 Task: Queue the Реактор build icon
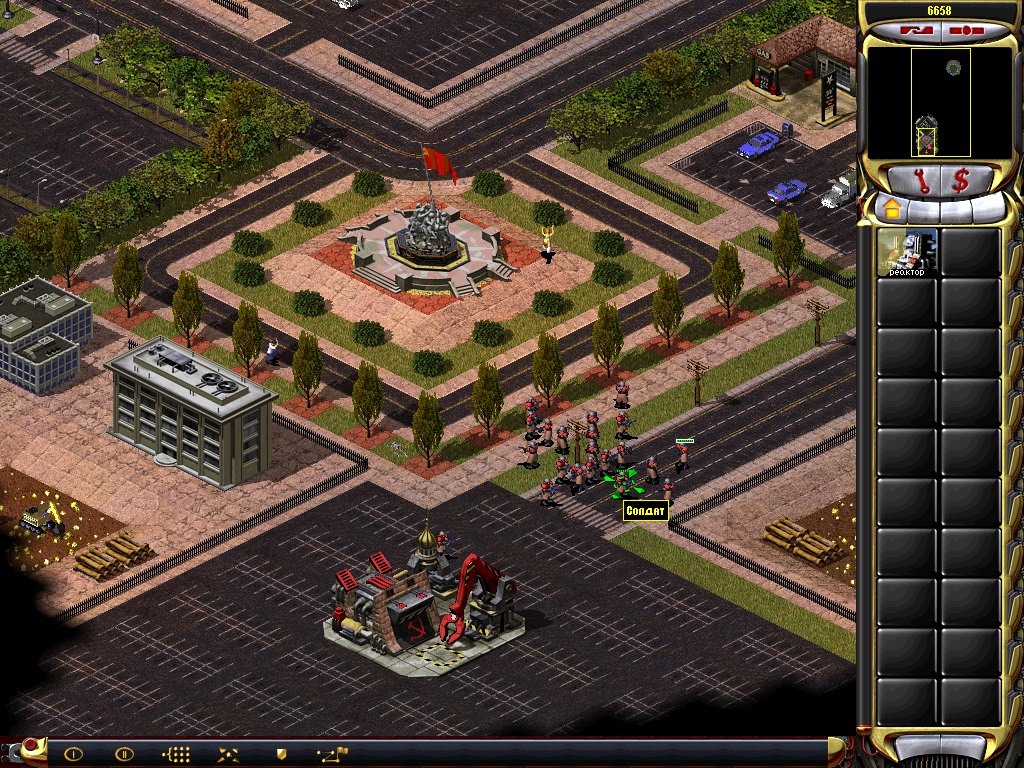pos(907,253)
